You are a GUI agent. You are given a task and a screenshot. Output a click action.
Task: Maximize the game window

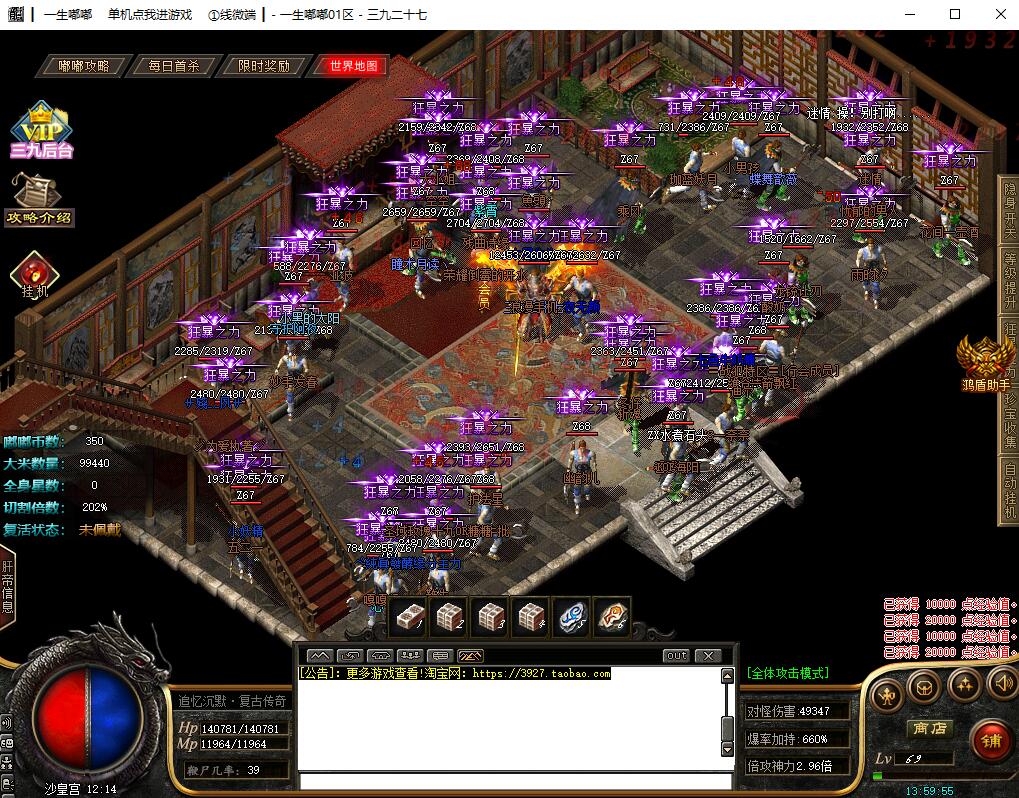pyautogui.click(x=954, y=14)
